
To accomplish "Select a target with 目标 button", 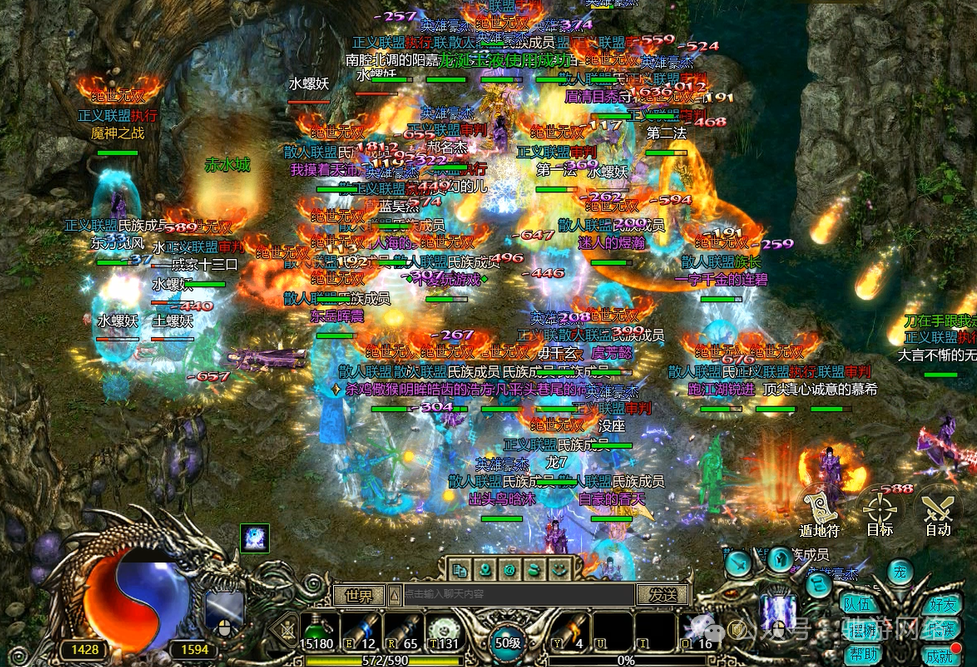I will click(880, 508).
